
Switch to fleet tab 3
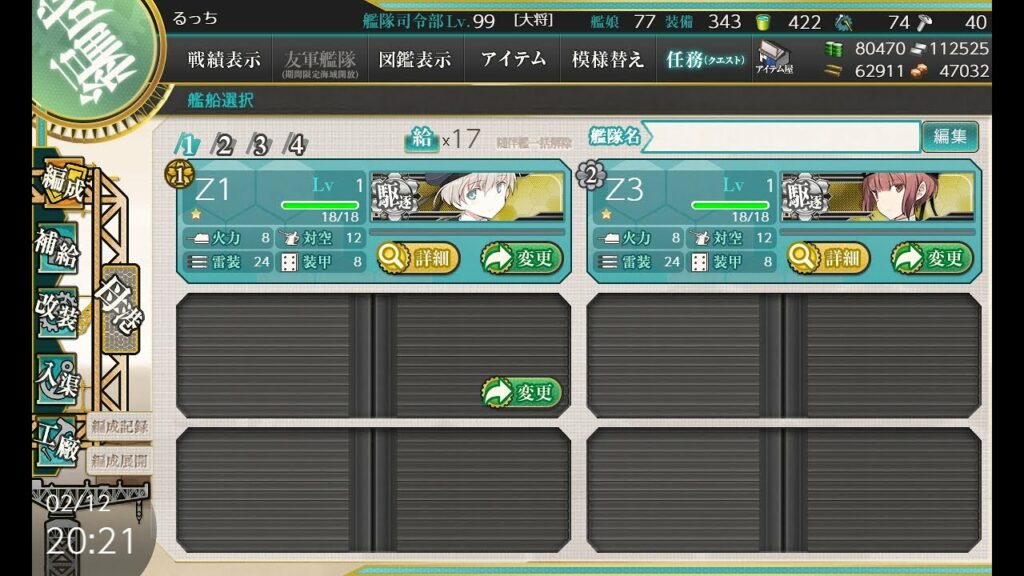(x=260, y=145)
